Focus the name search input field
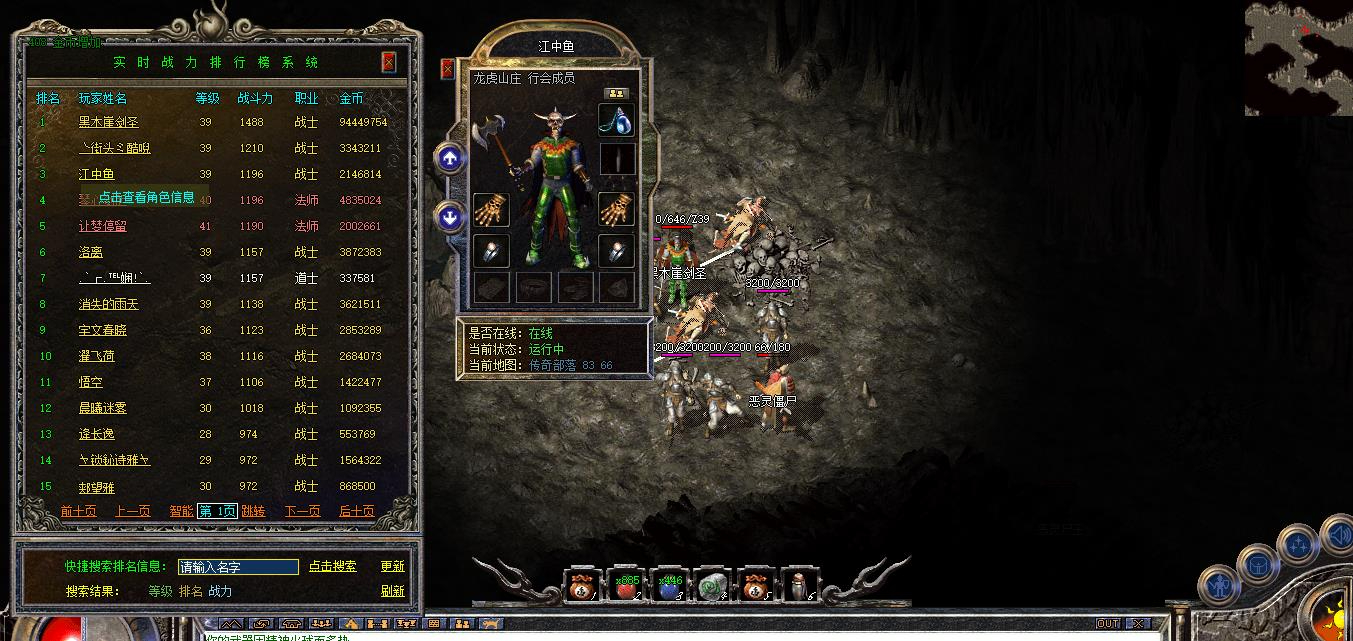The image size is (1353, 641). (238, 567)
